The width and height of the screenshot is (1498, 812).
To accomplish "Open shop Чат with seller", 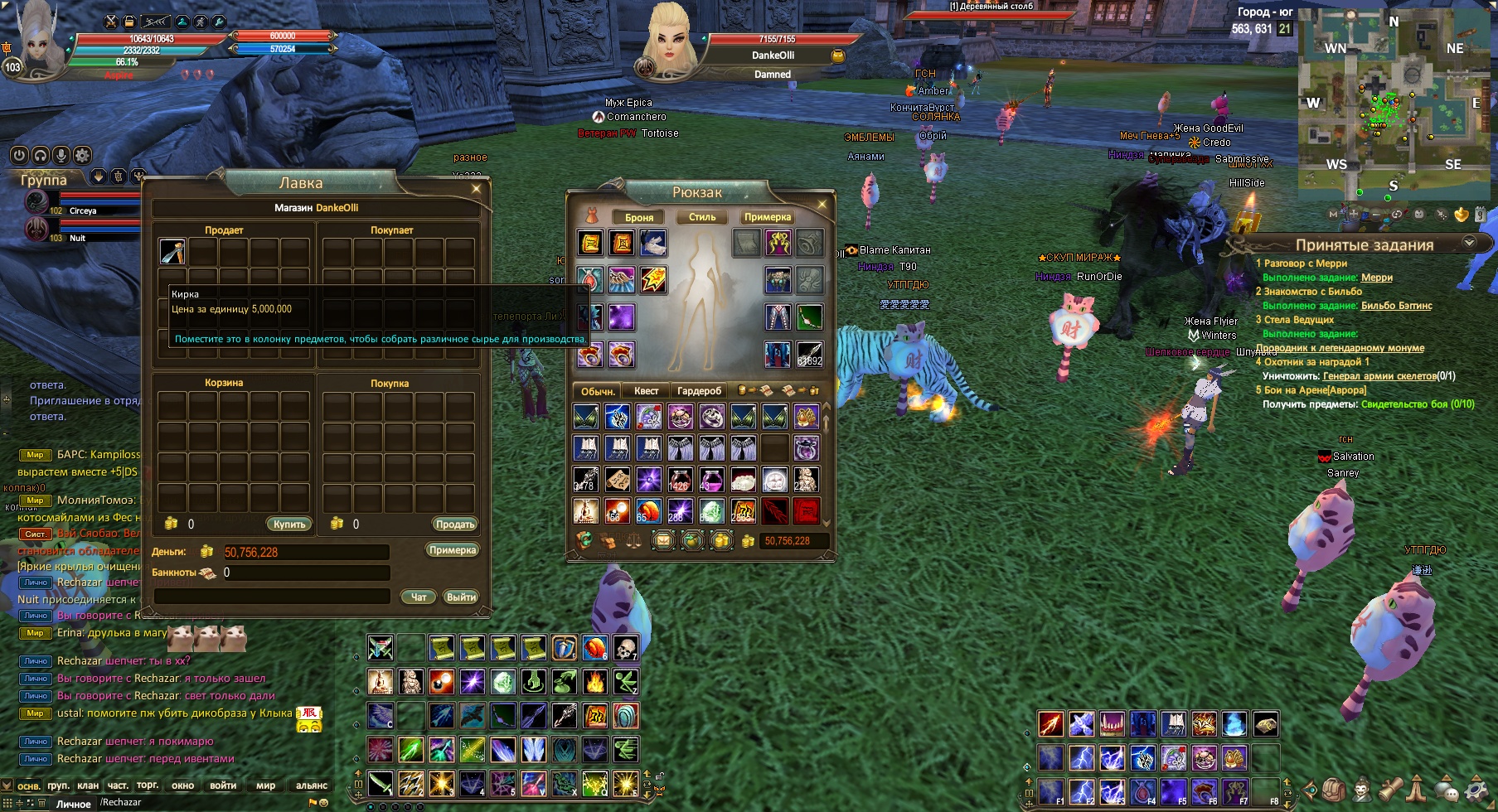I will 419,597.
